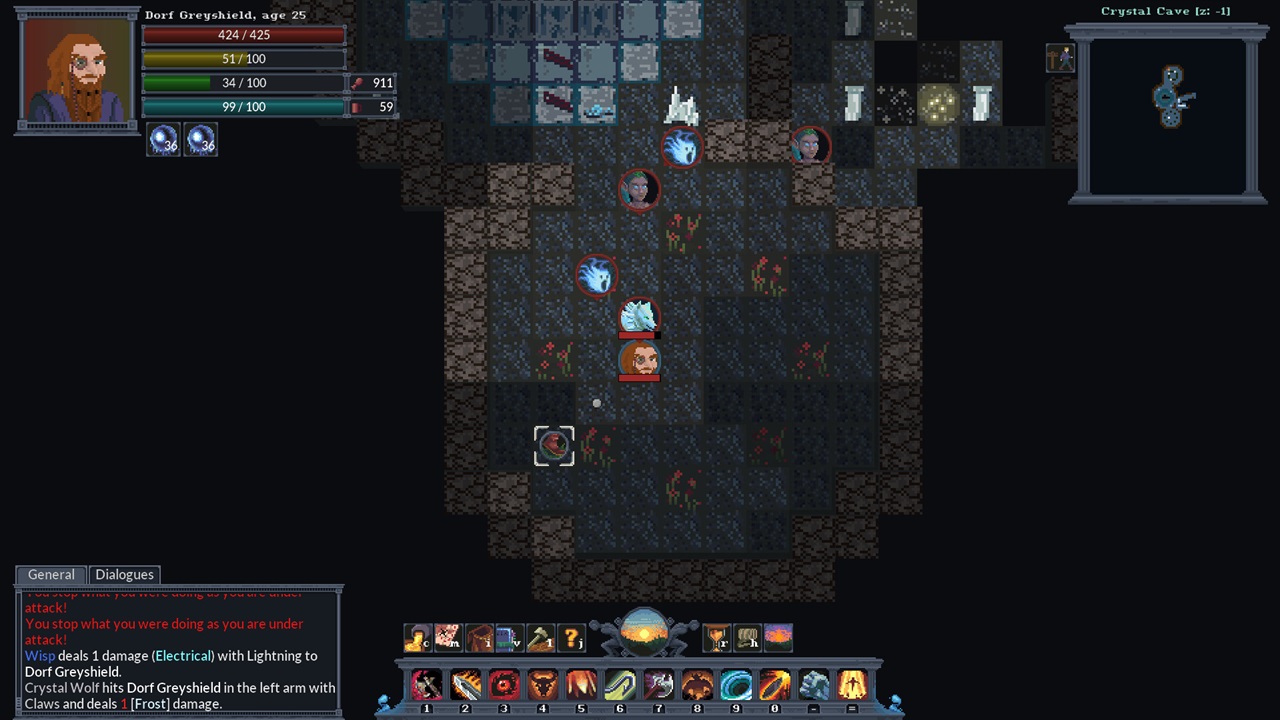The width and height of the screenshot is (1280, 720).
Task: Open Dorf Greyshield's character portrait
Action: tap(77, 70)
